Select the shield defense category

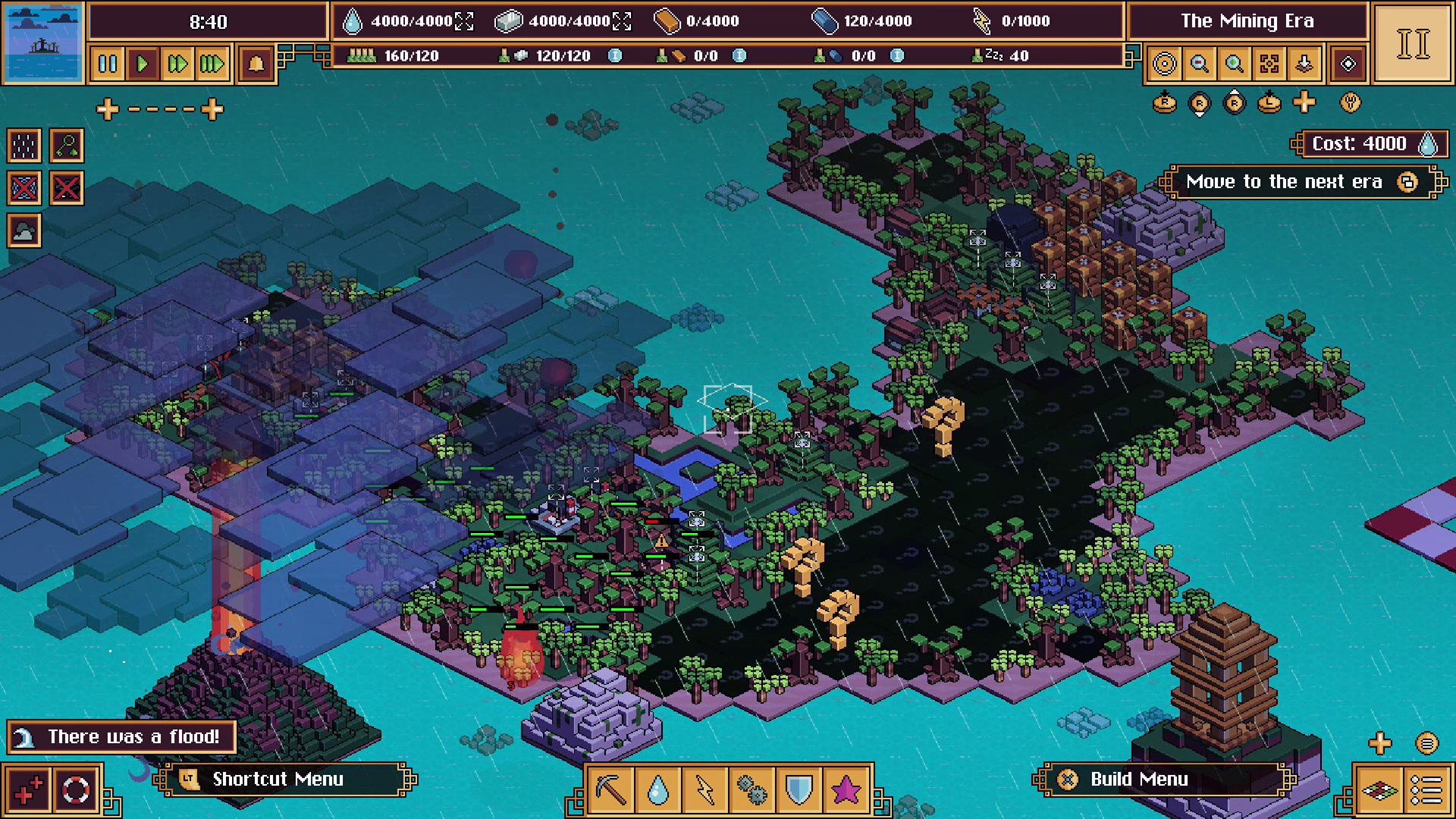799,790
